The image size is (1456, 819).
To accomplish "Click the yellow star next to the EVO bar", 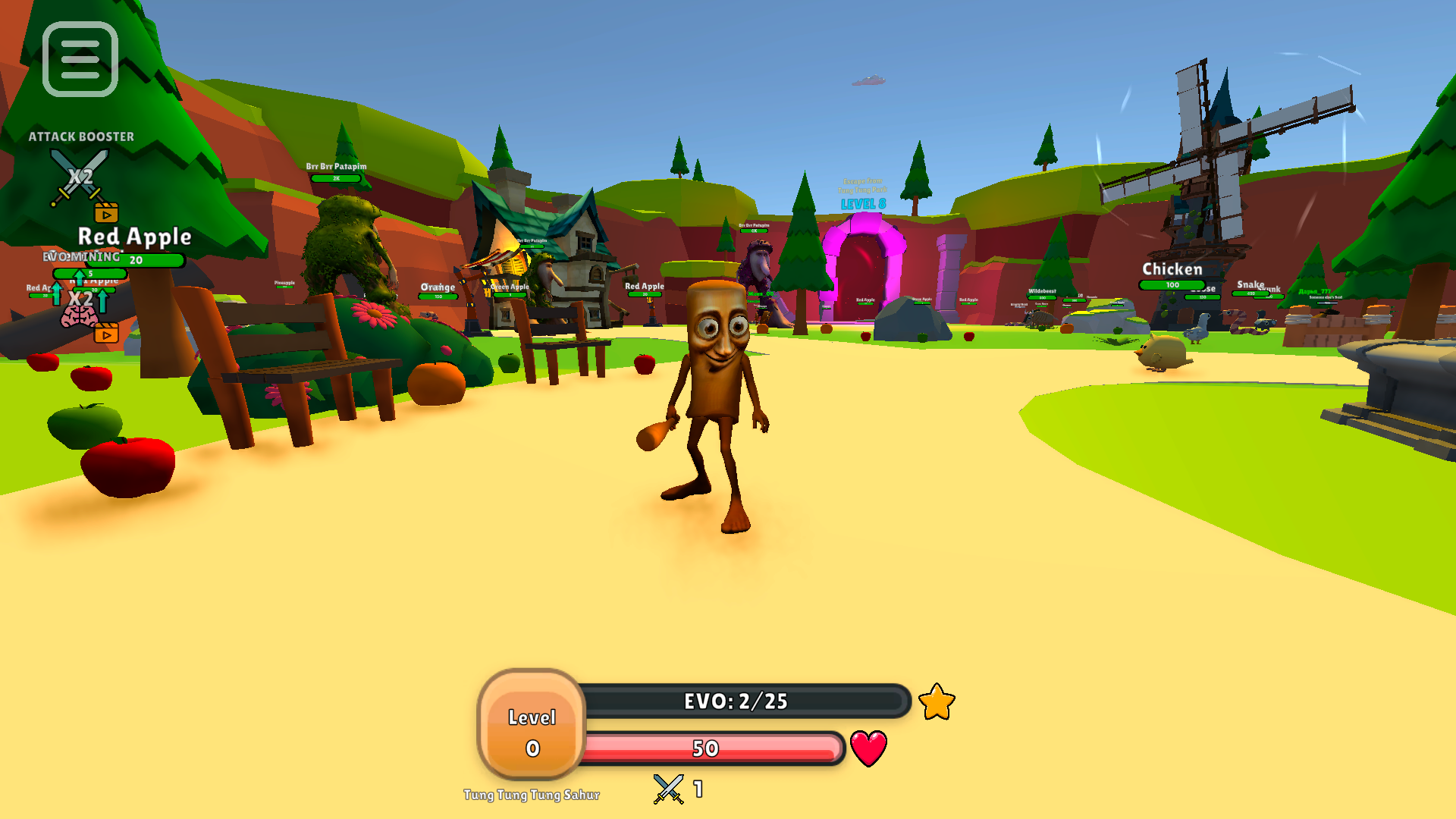I will click(x=936, y=702).
